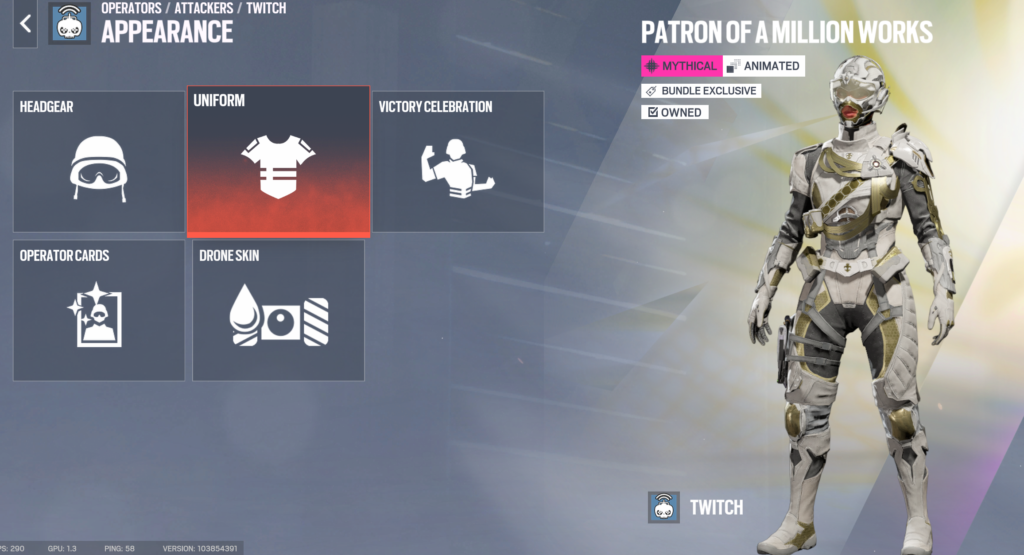Choose the Operator Cards tile
Viewport: 1024px width, 555px height.
pos(98,310)
